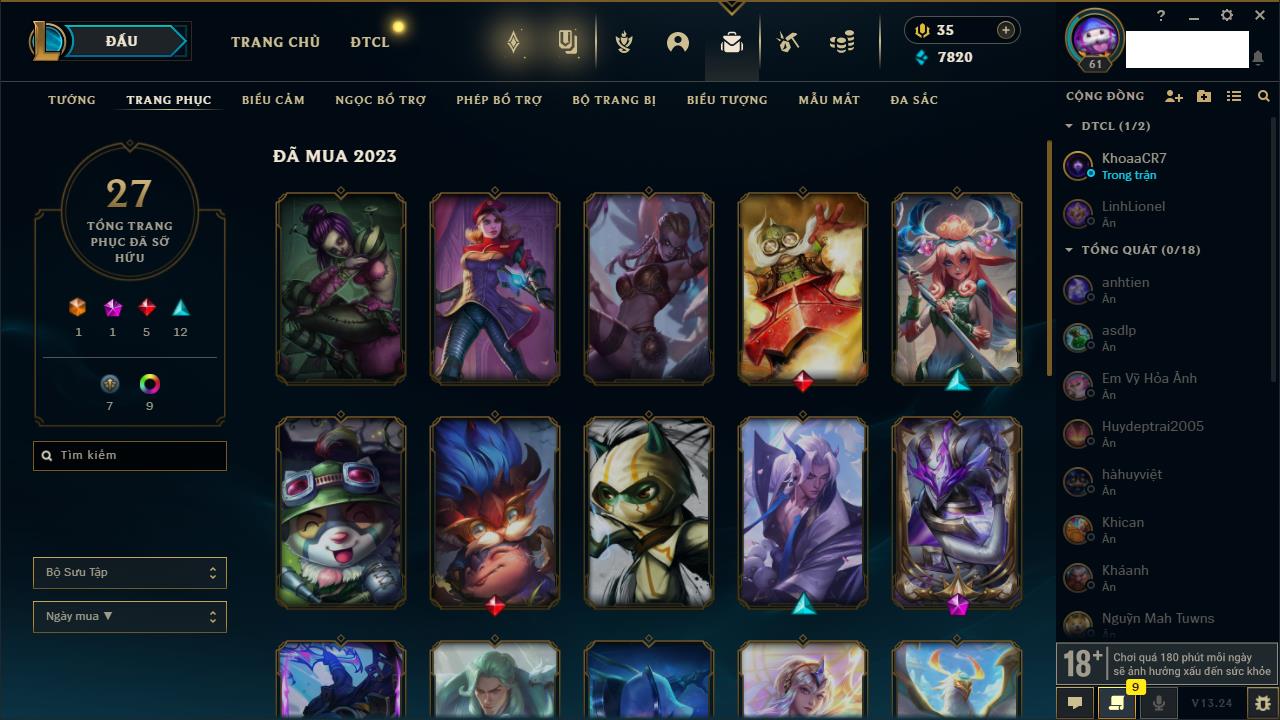The width and height of the screenshot is (1280, 720).
Task: Switch to the BỘ TRANG BỊ tab
Action: click(x=614, y=100)
